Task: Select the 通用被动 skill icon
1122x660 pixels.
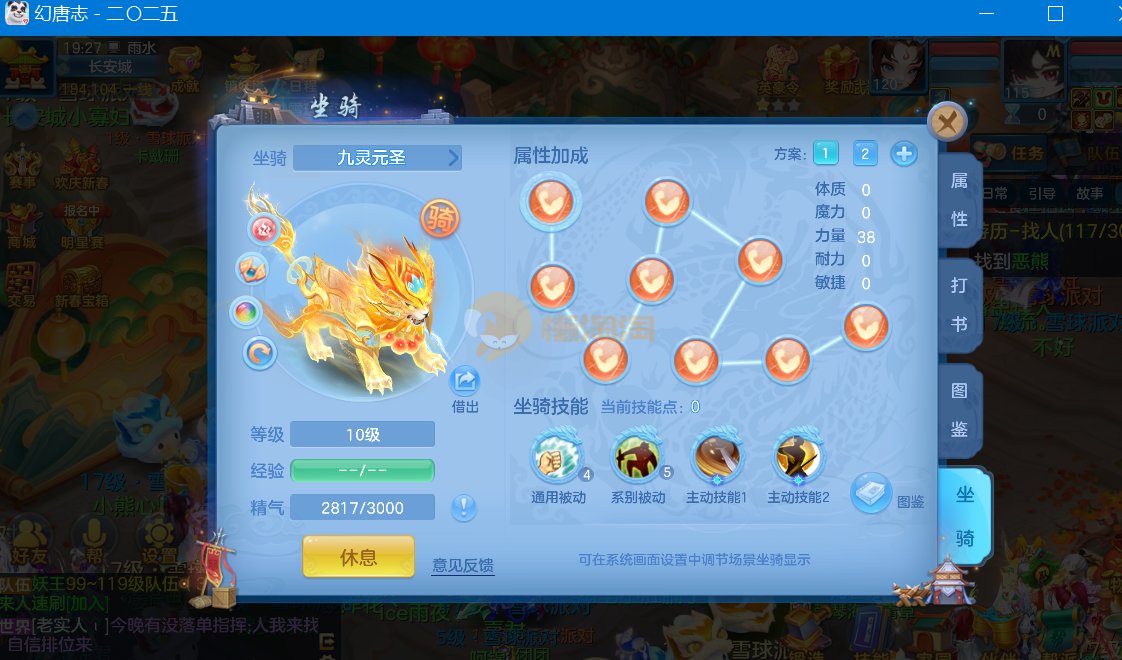Action: tap(555, 459)
